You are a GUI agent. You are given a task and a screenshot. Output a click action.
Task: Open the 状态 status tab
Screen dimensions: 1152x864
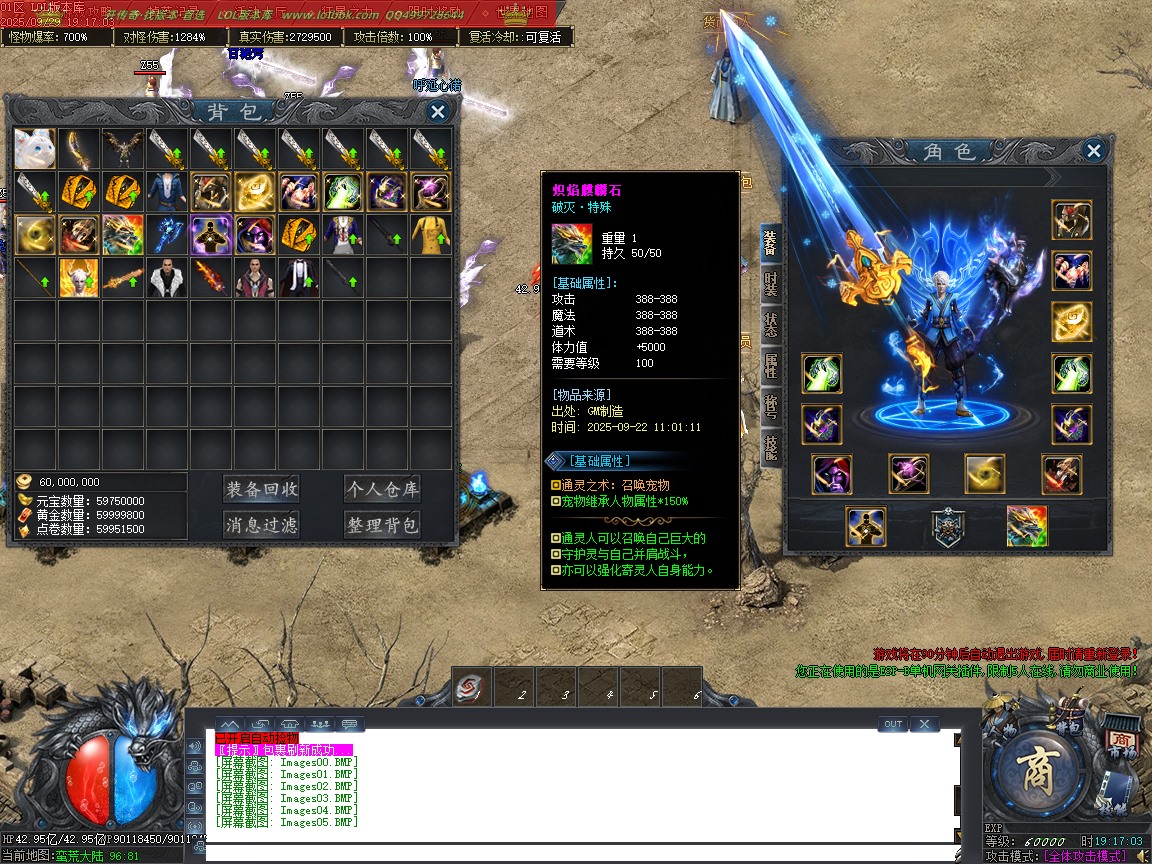click(770, 325)
